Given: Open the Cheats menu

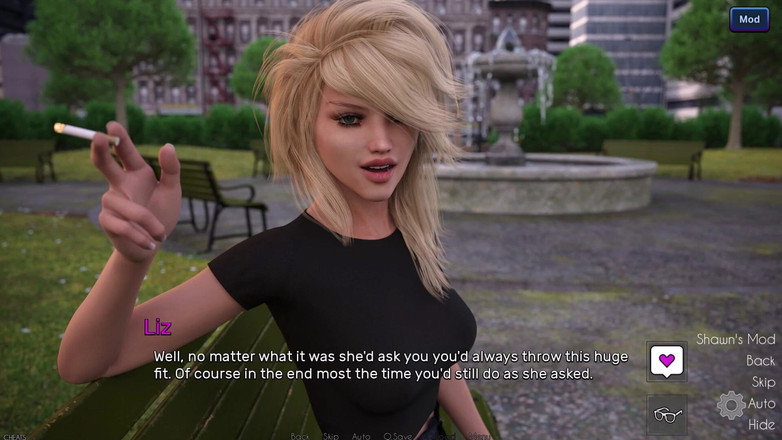Looking at the screenshot, I should click(x=14, y=436).
